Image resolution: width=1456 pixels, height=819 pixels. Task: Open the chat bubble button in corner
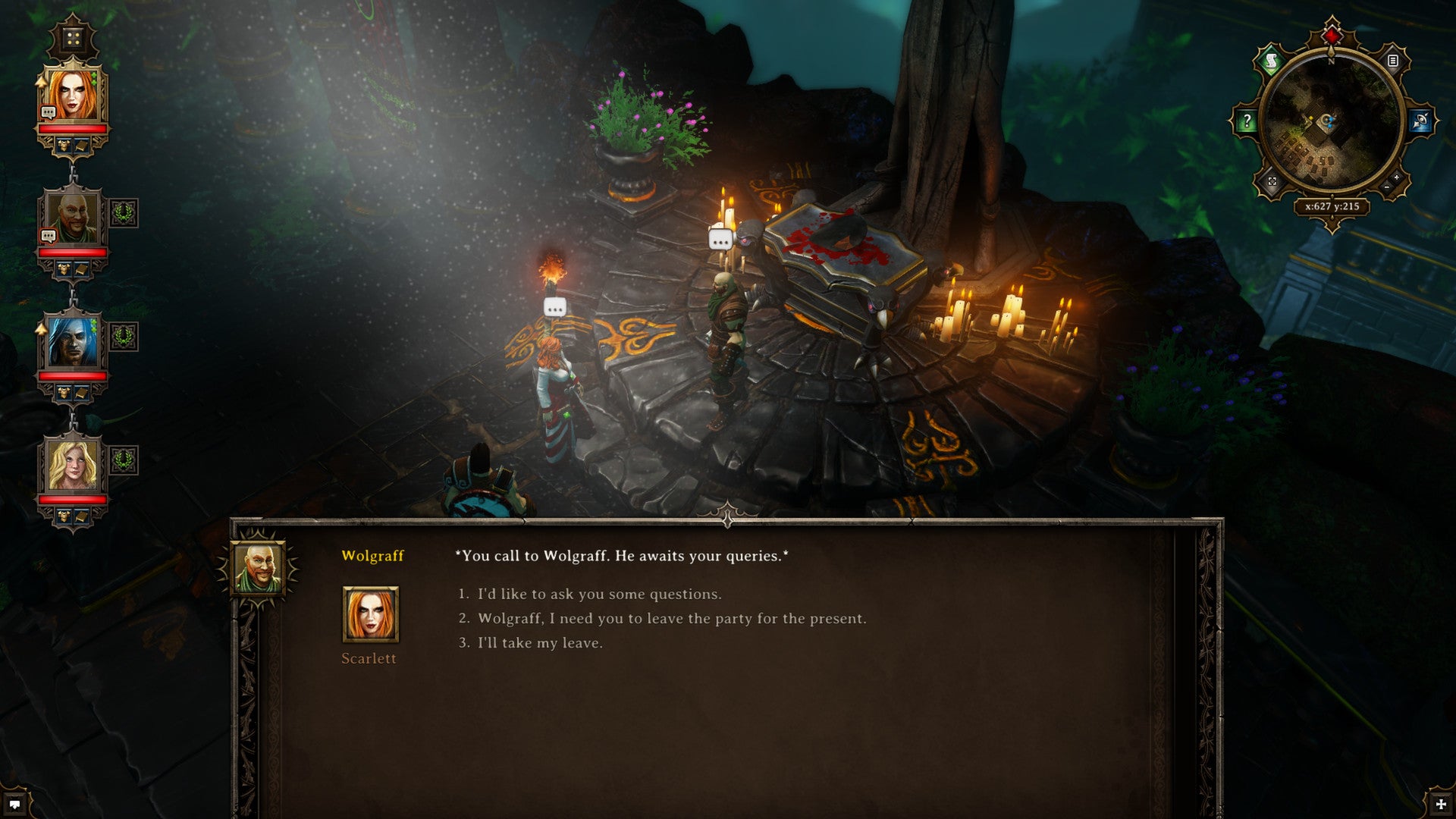(x=14, y=805)
